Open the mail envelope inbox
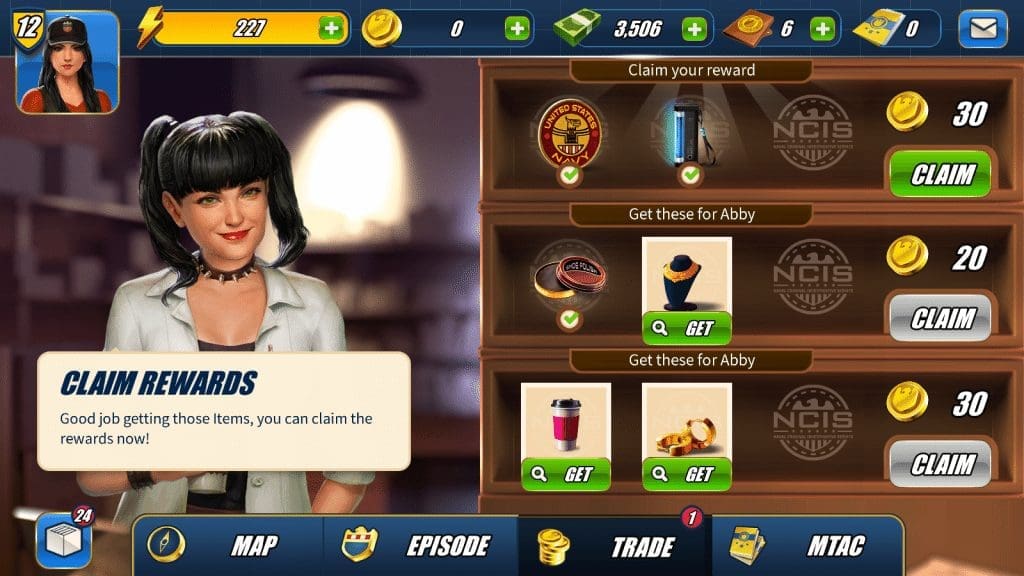 [x=982, y=29]
